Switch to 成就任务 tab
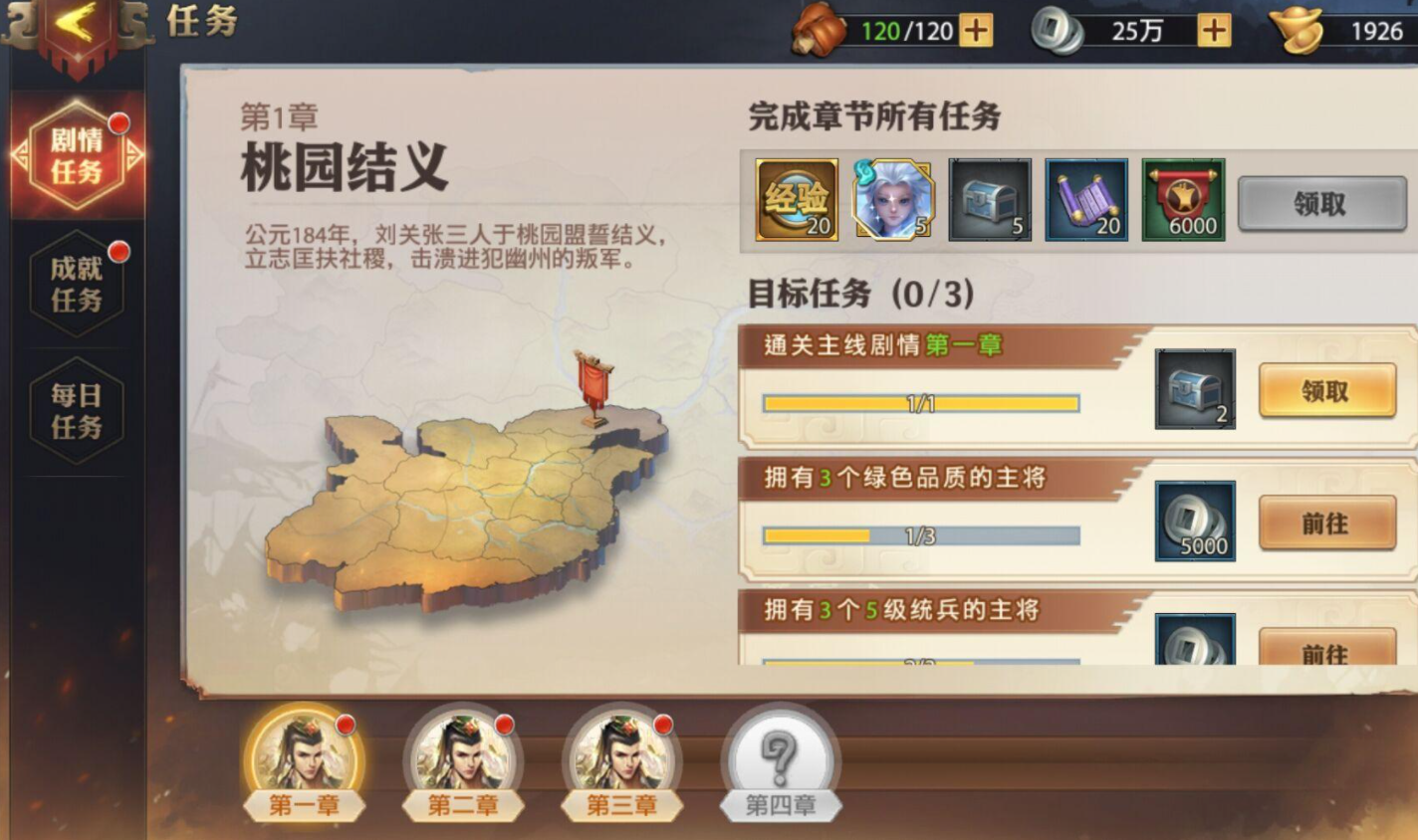 click(x=75, y=281)
